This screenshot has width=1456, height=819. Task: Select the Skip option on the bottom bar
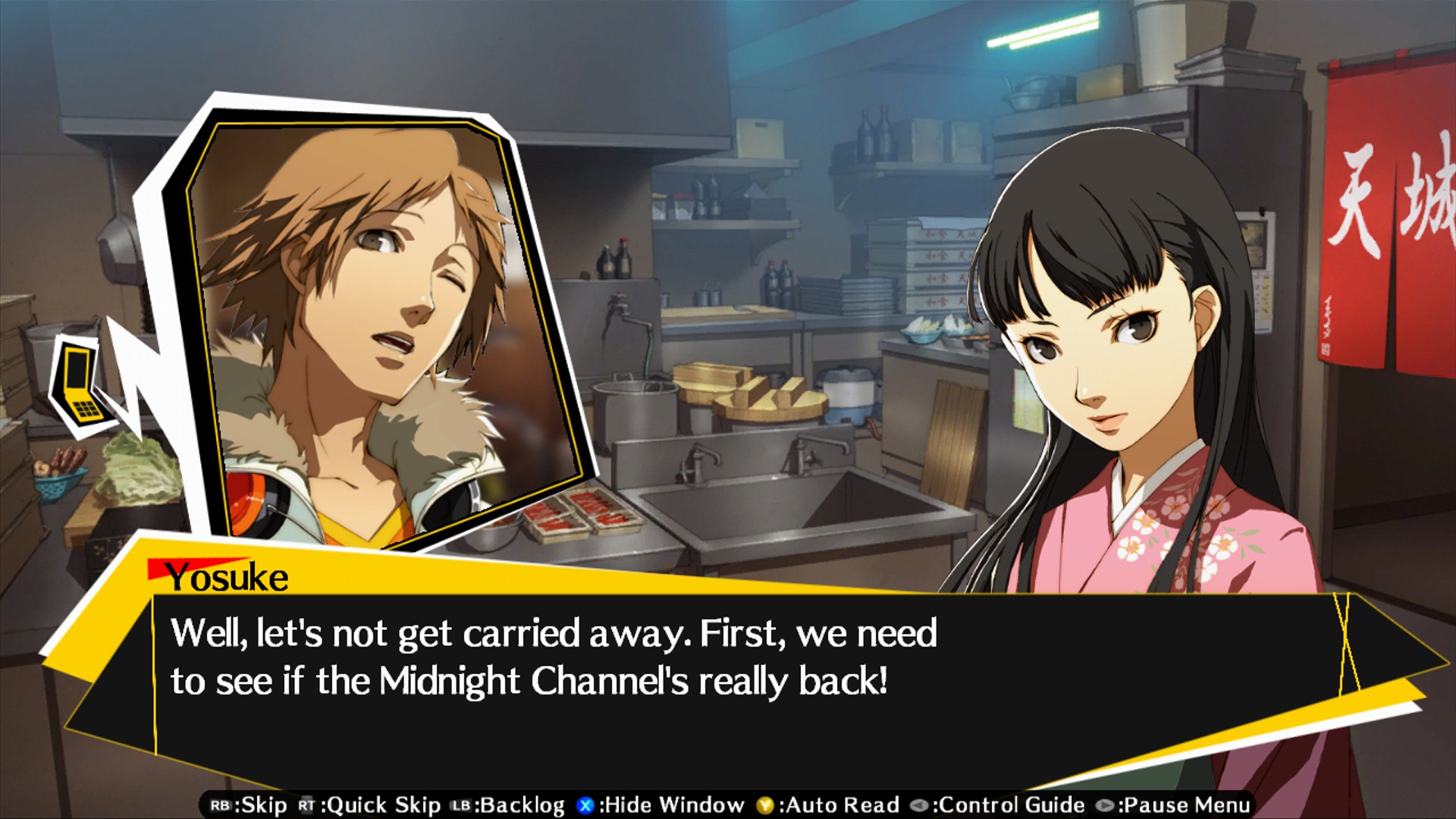(x=261, y=805)
